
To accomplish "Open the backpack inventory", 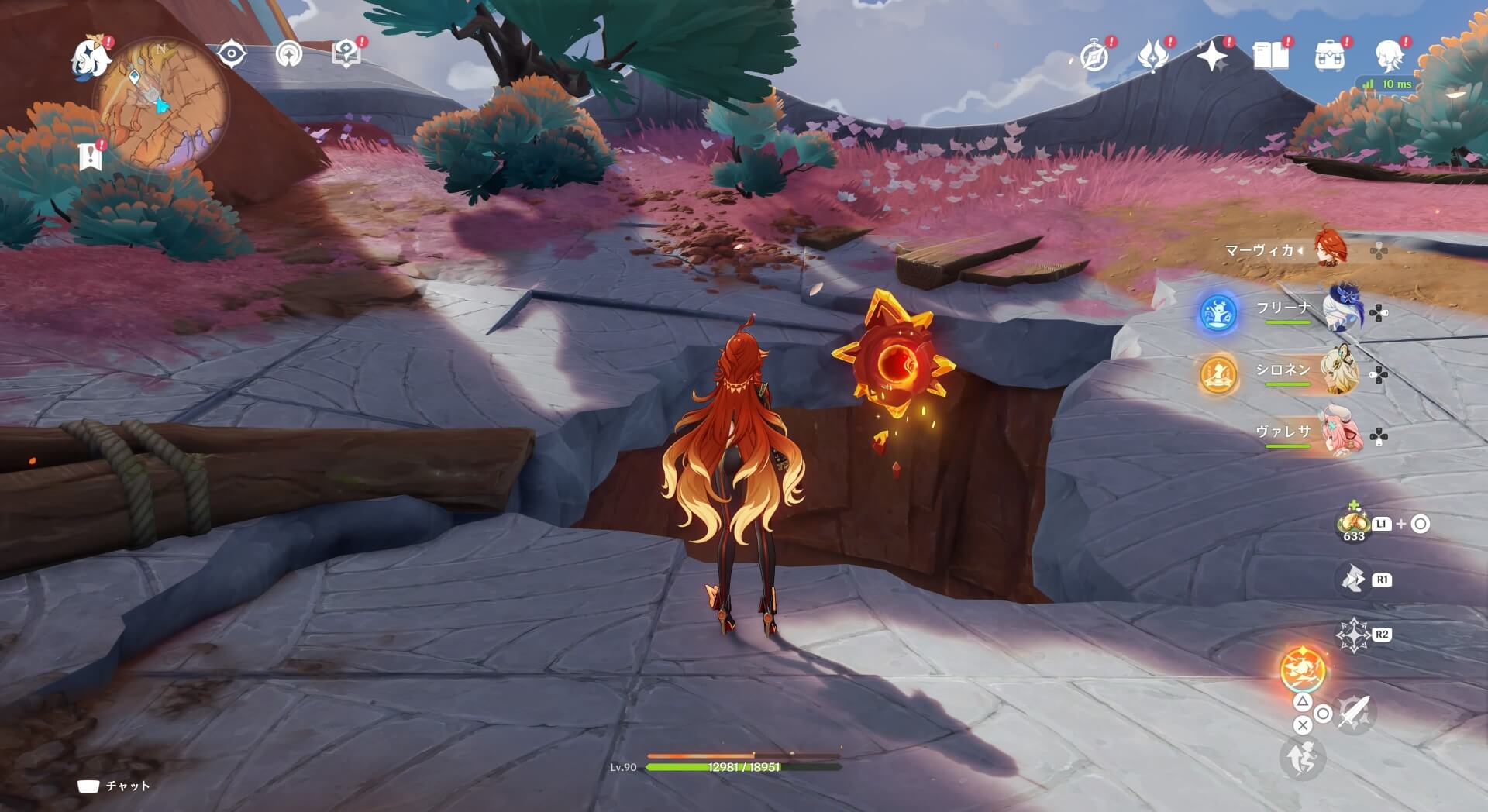I will point(1329,57).
